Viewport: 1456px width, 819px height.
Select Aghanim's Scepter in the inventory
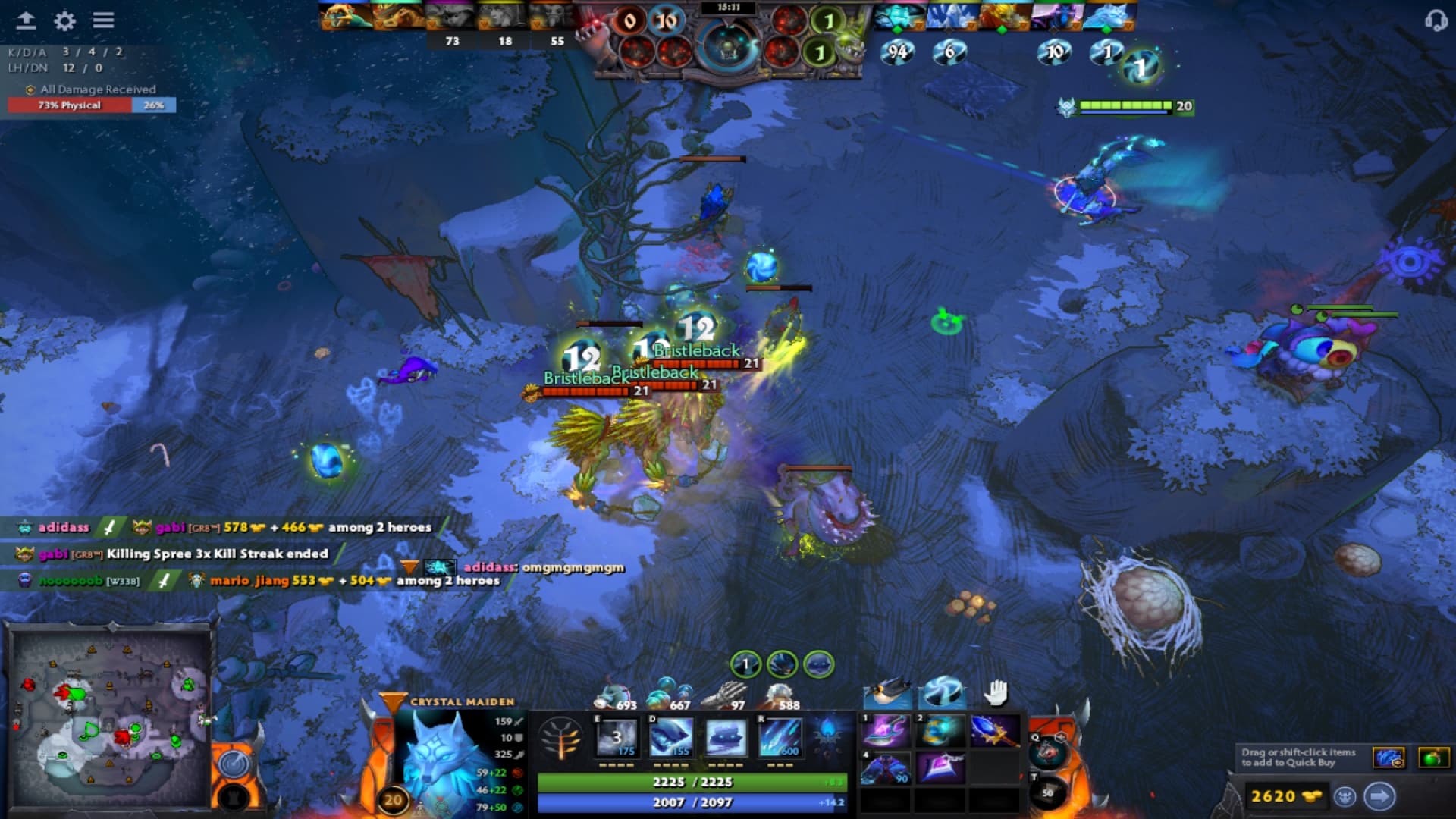tap(995, 730)
